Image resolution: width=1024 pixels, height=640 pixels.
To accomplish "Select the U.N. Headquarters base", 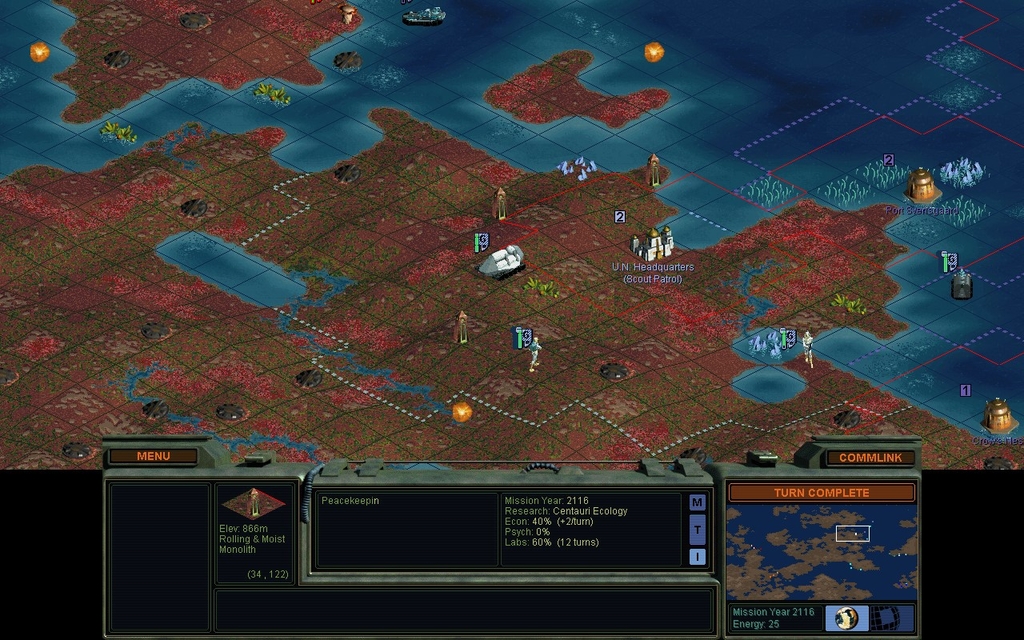I will click(x=652, y=243).
